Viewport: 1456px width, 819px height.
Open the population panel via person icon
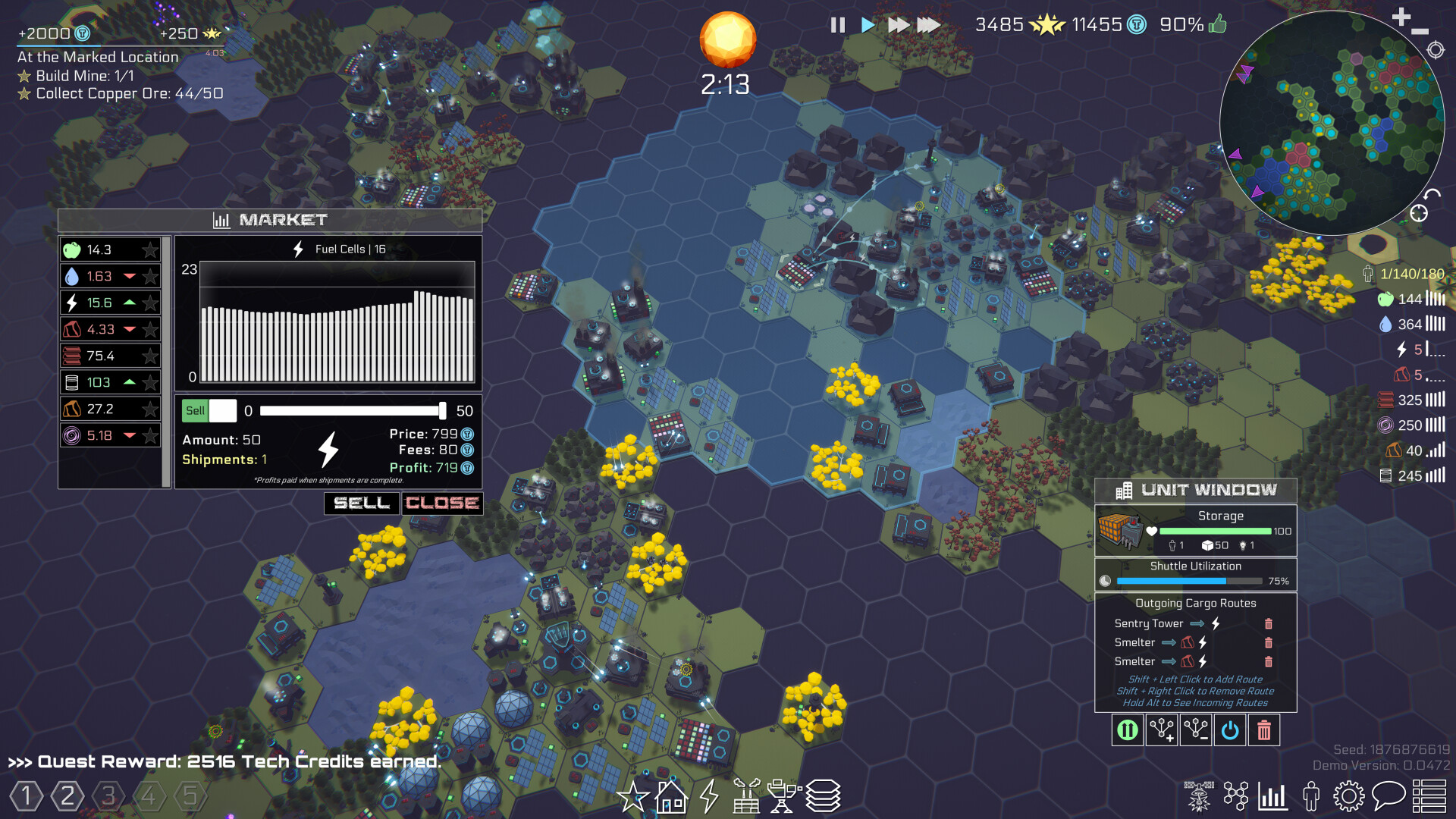1310,796
